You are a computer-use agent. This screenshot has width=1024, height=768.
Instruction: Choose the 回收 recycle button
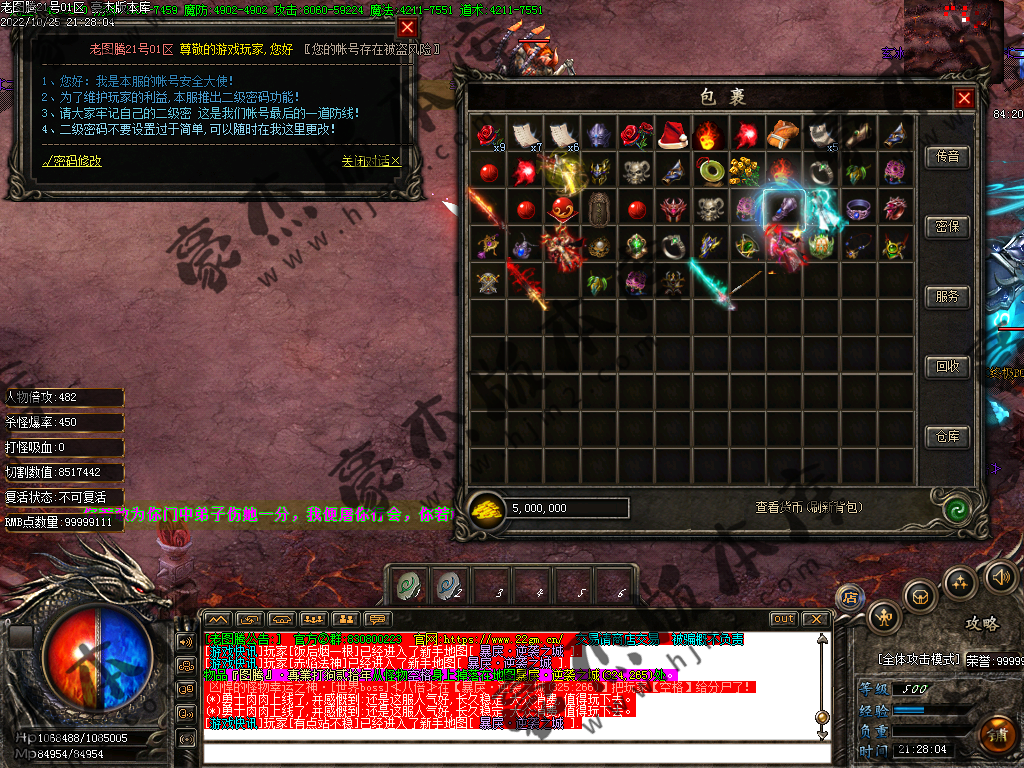(947, 367)
